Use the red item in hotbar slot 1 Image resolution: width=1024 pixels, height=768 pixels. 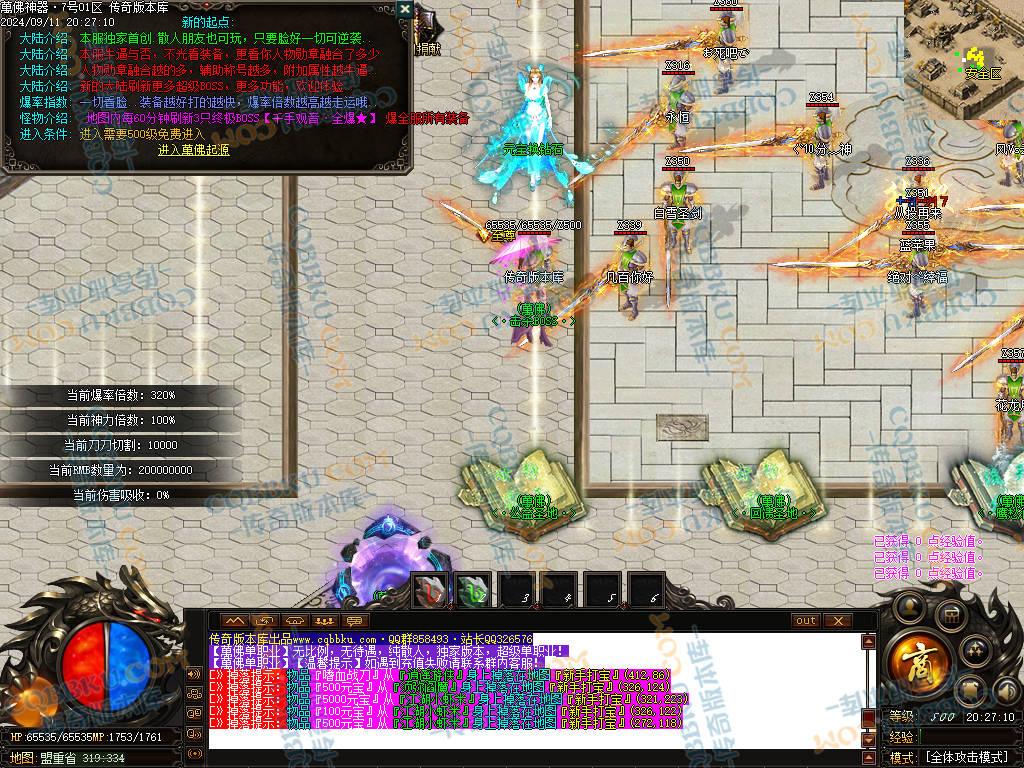(430, 591)
